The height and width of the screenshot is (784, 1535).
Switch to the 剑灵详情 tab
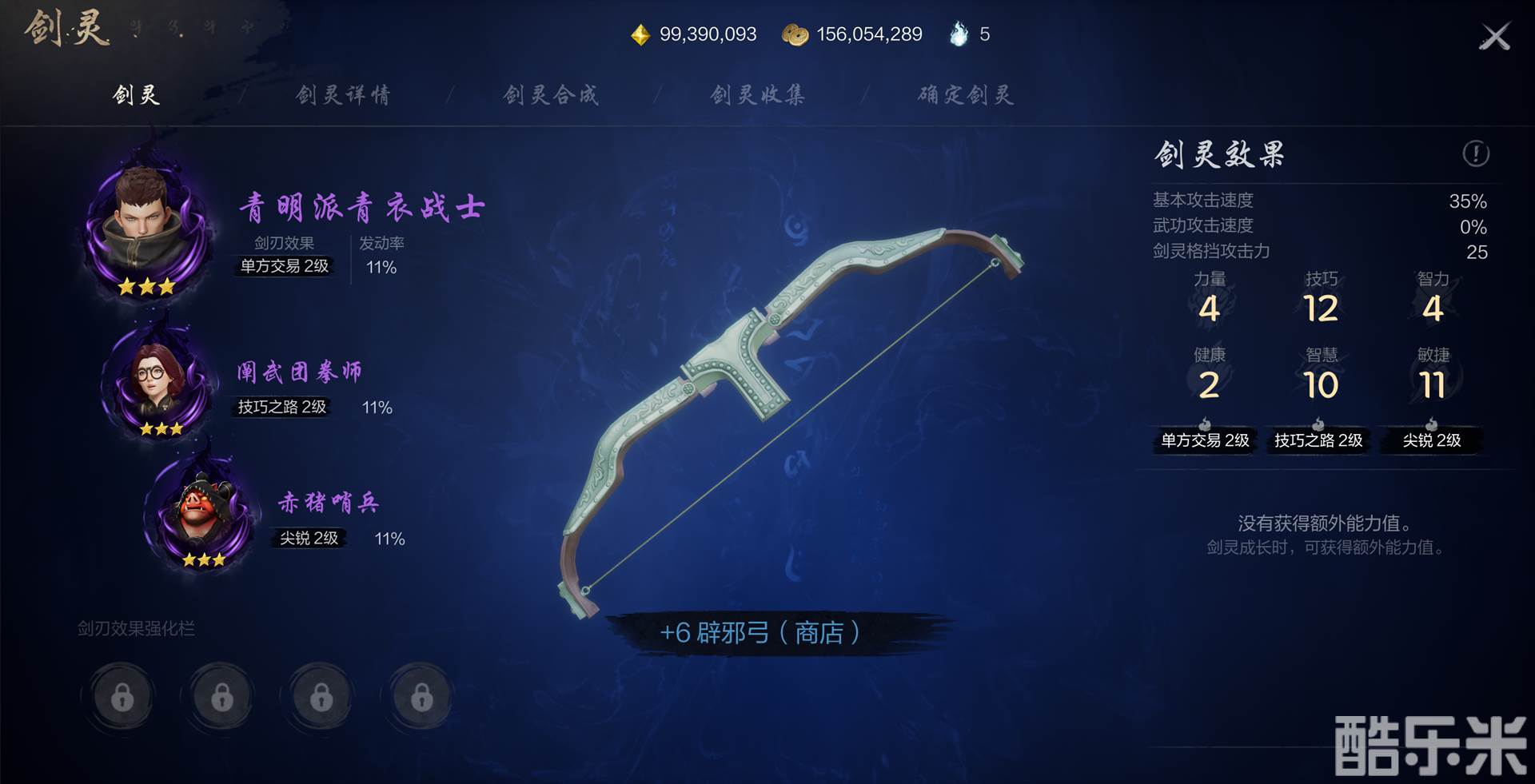(343, 95)
